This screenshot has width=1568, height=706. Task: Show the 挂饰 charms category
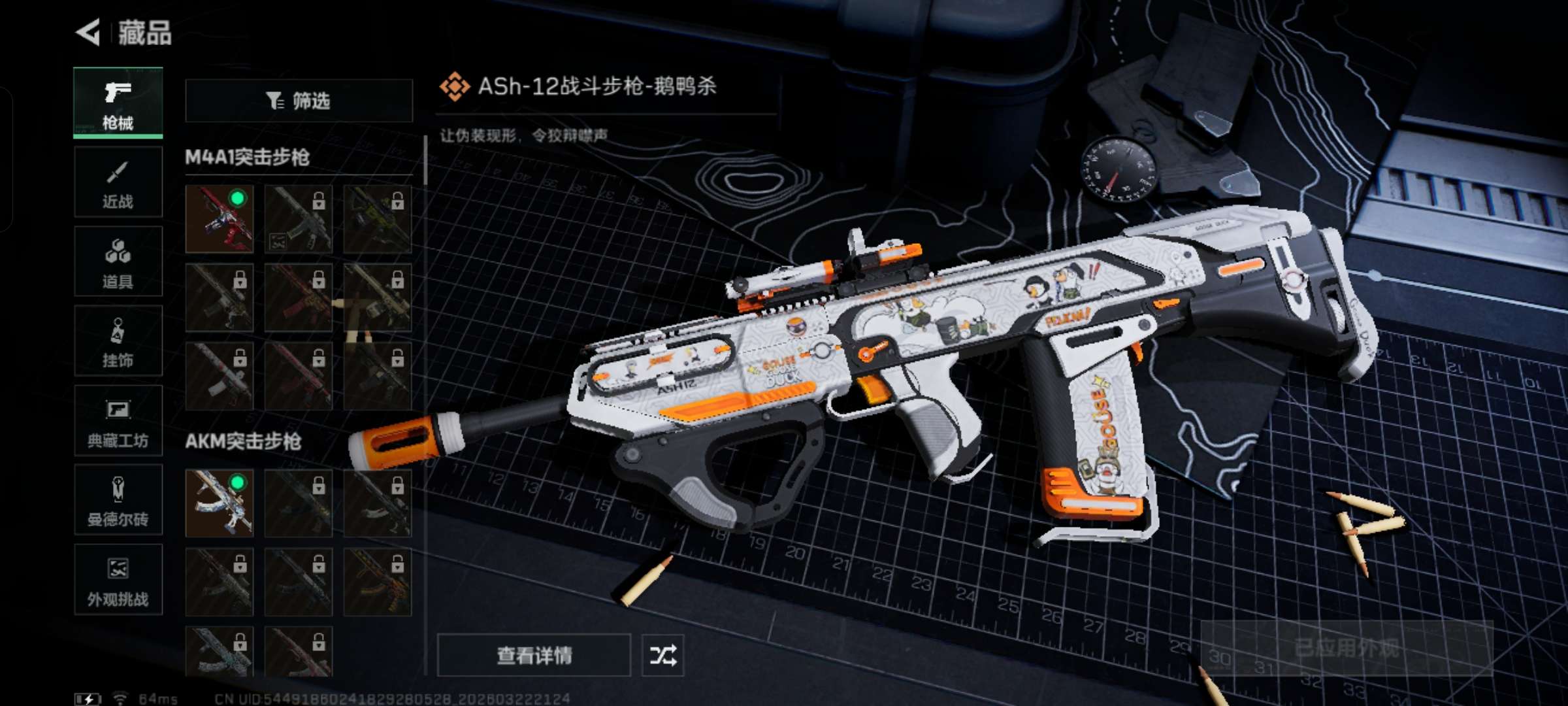click(118, 341)
